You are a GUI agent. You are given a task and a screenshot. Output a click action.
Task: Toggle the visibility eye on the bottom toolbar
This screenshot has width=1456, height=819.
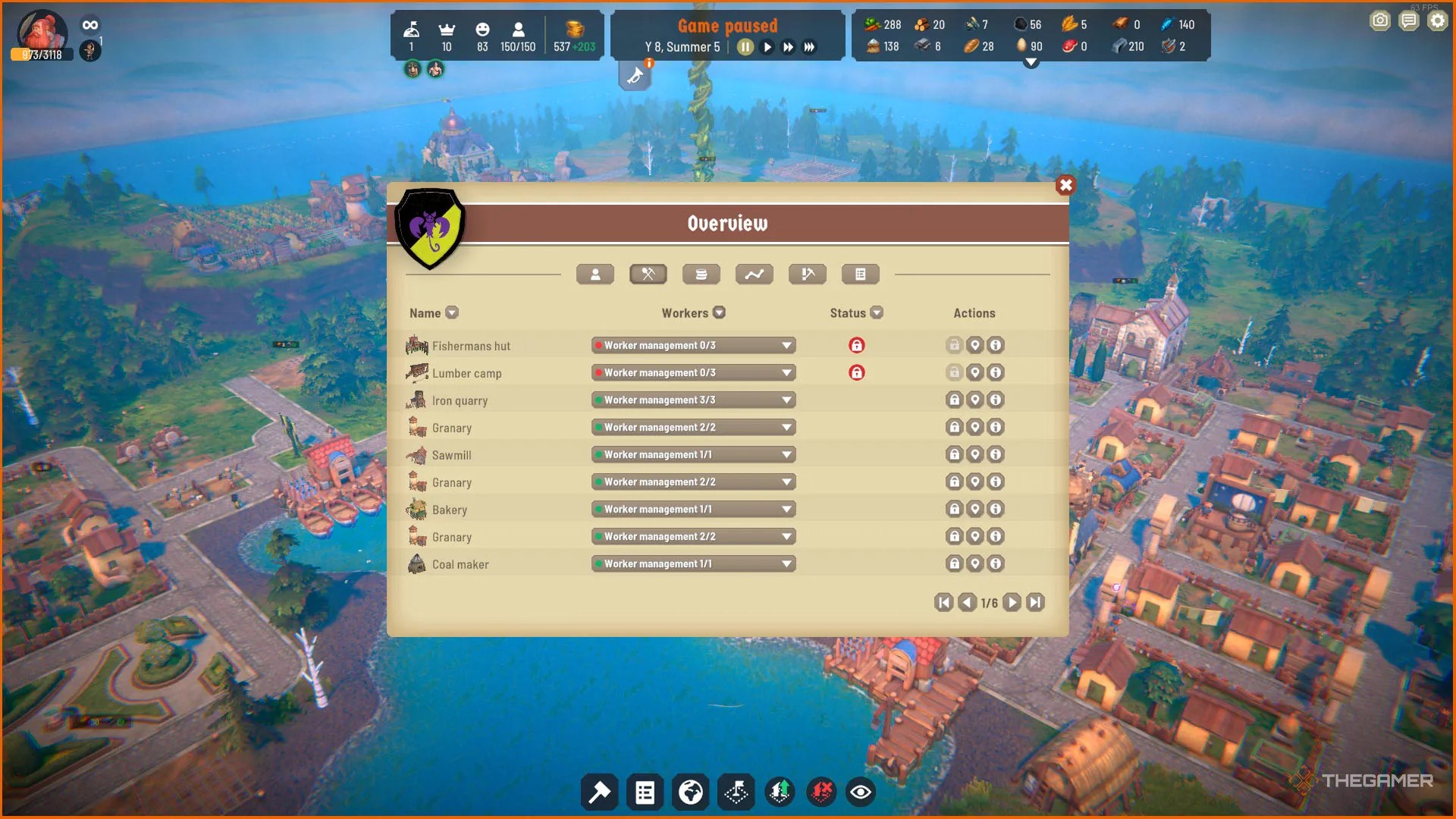point(860,792)
